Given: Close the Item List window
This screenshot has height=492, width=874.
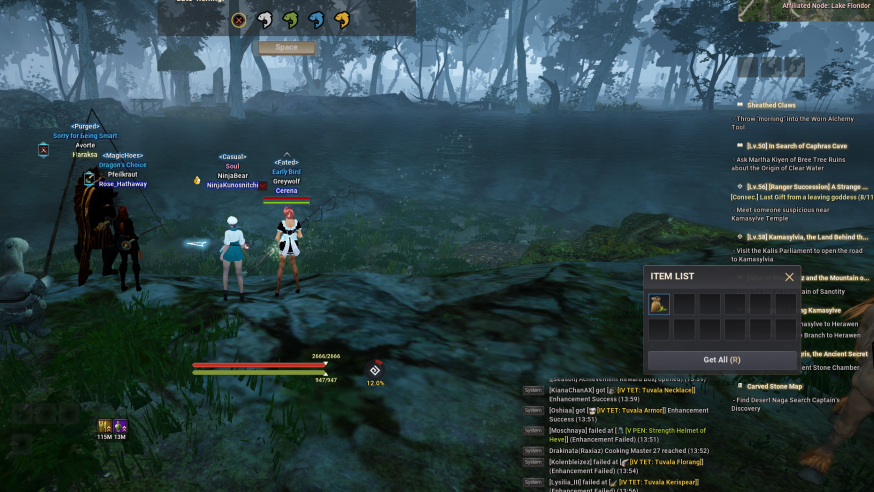Looking at the screenshot, I should pyautogui.click(x=789, y=277).
